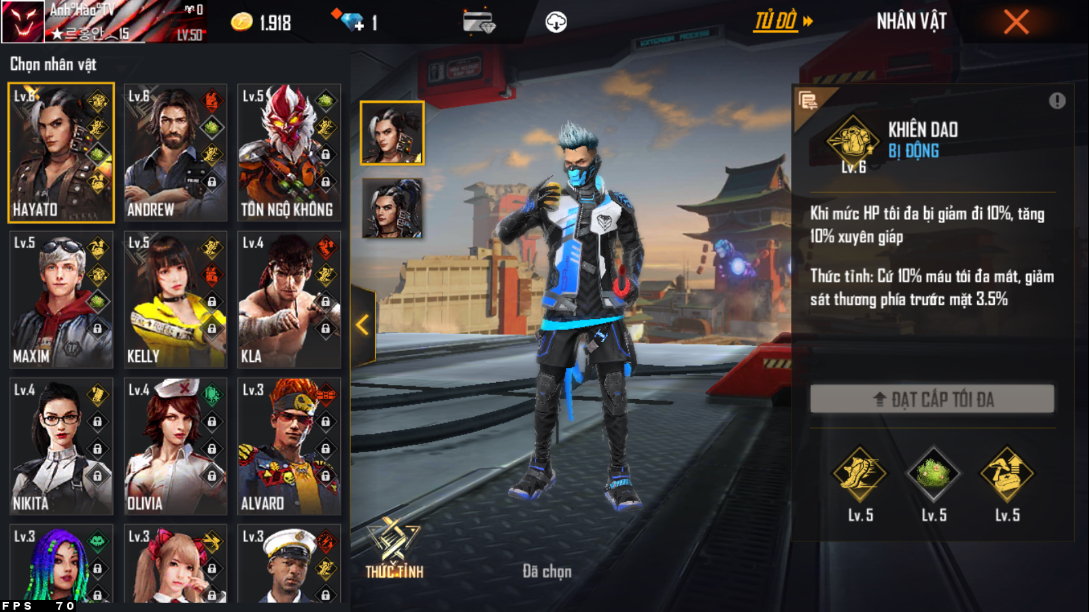Choose the Andrew character card
1089x612 pixels.
175,154
